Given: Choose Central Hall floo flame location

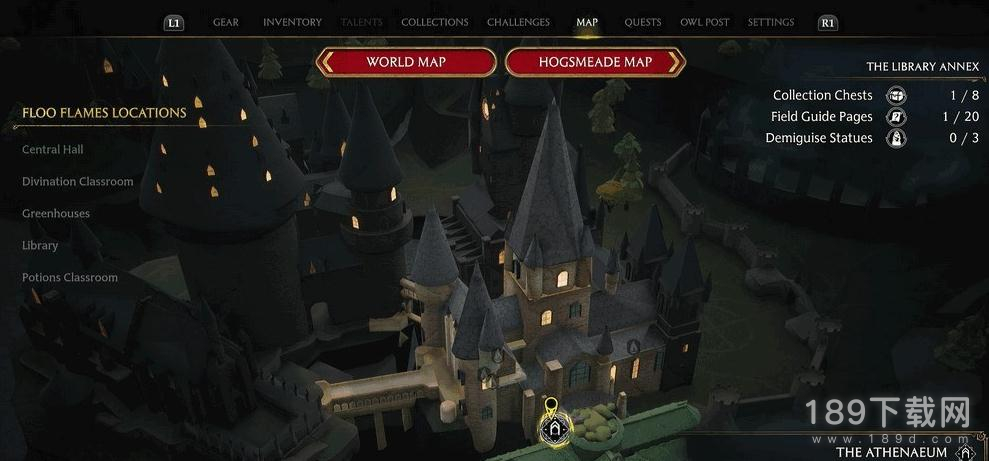Looking at the screenshot, I should coord(53,150).
